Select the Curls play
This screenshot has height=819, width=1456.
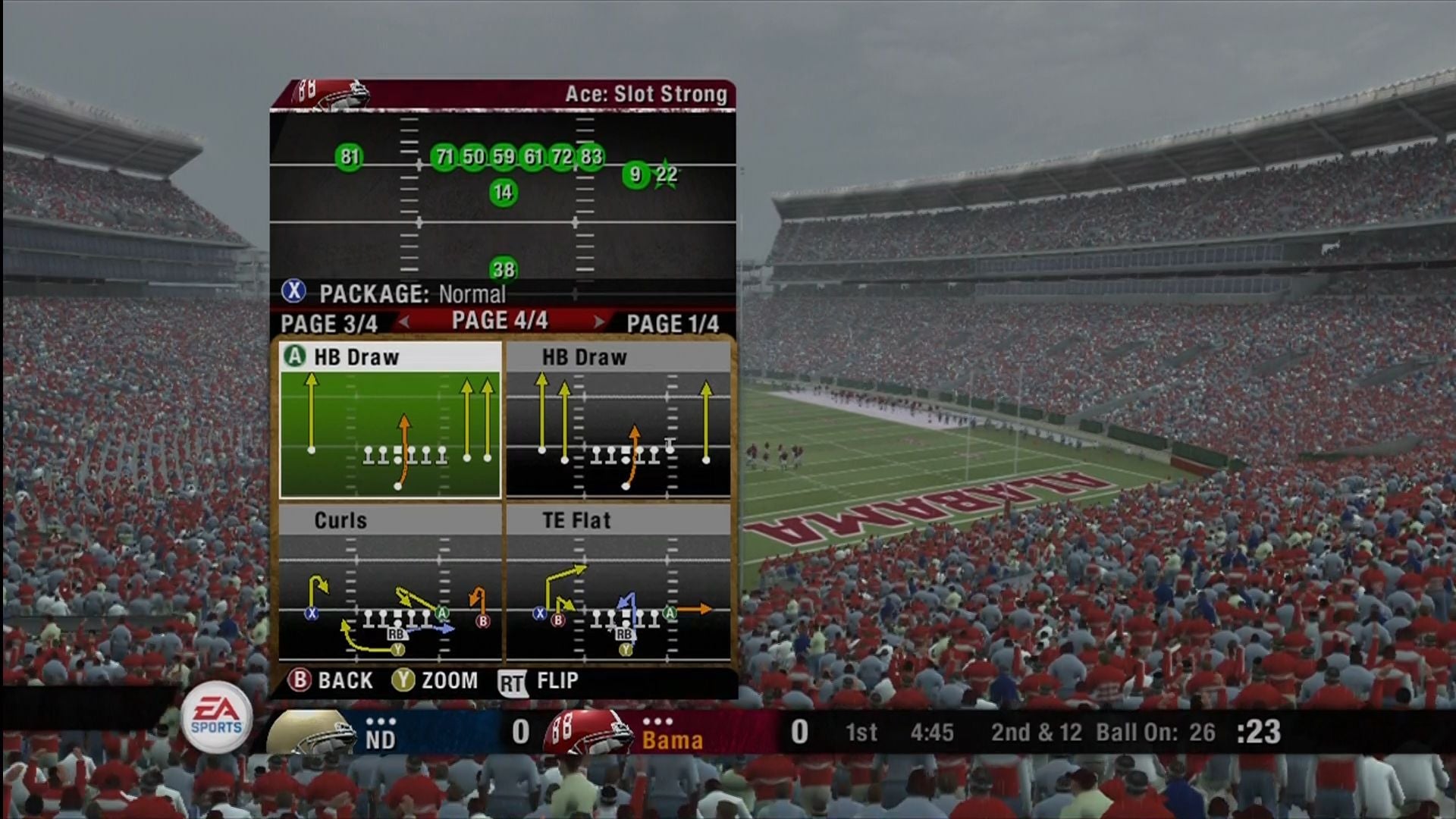[x=390, y=584]
